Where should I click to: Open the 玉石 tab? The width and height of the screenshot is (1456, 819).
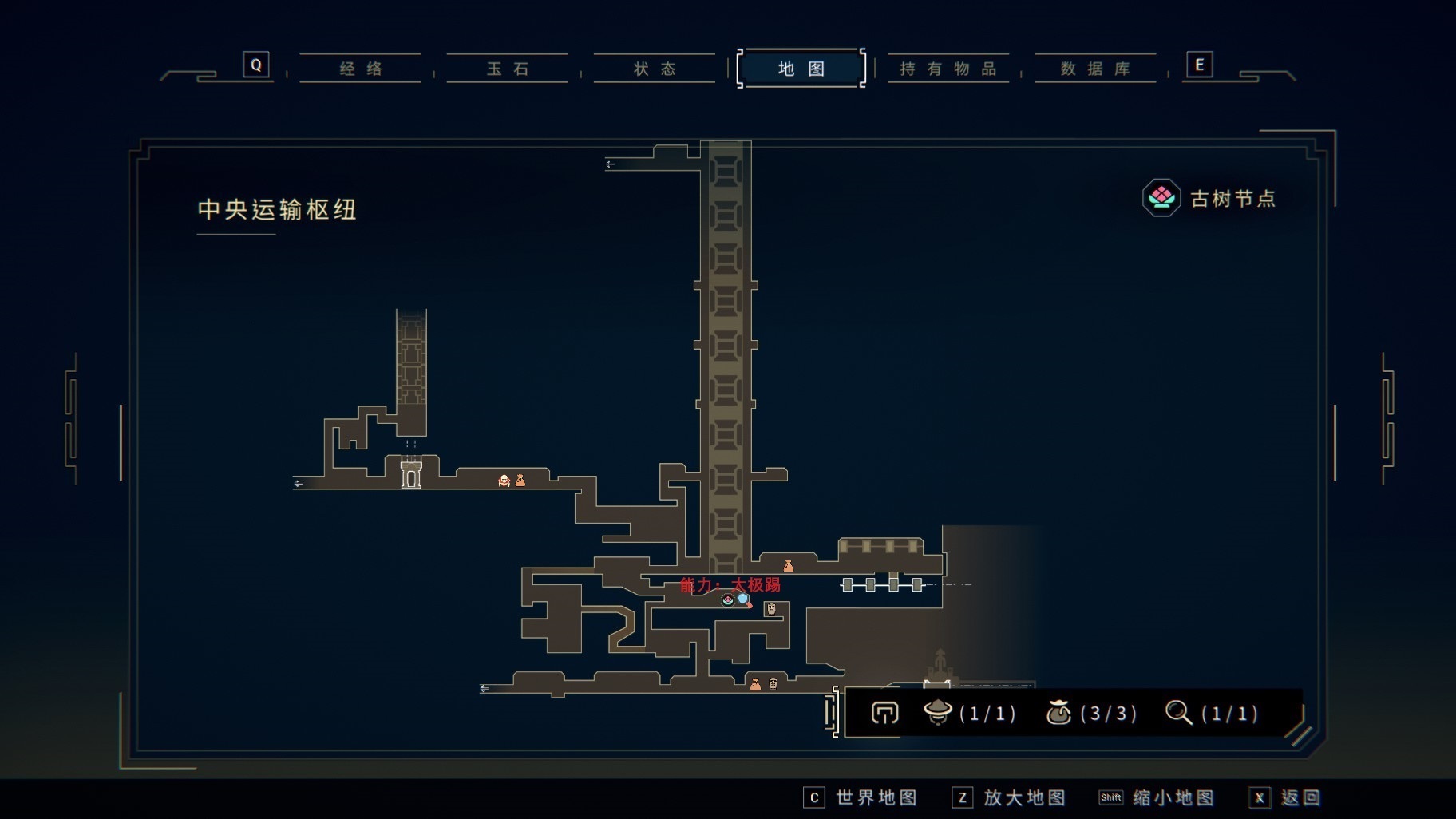pos(508,69)
